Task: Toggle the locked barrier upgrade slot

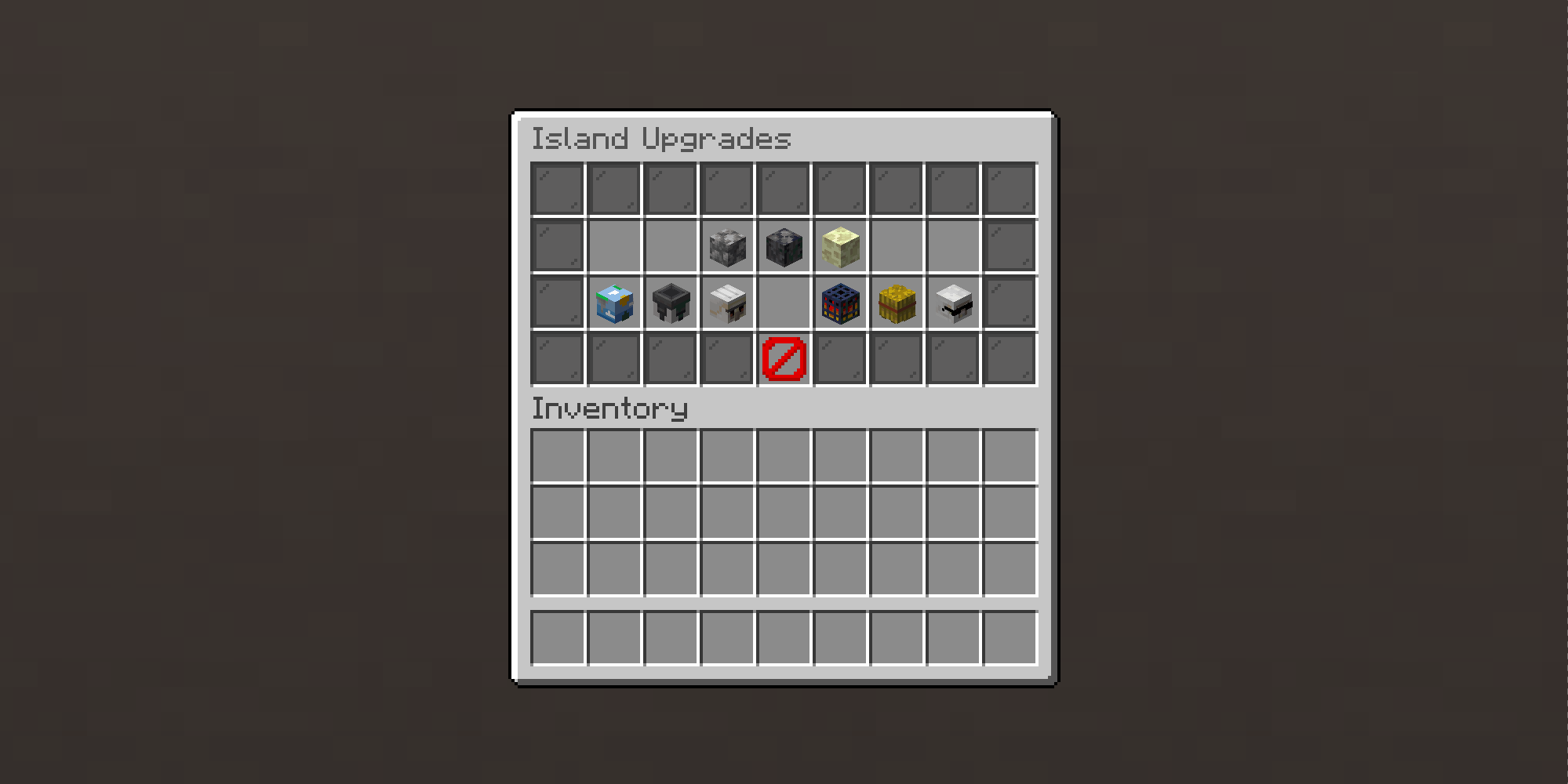Action: pos(784,359)
